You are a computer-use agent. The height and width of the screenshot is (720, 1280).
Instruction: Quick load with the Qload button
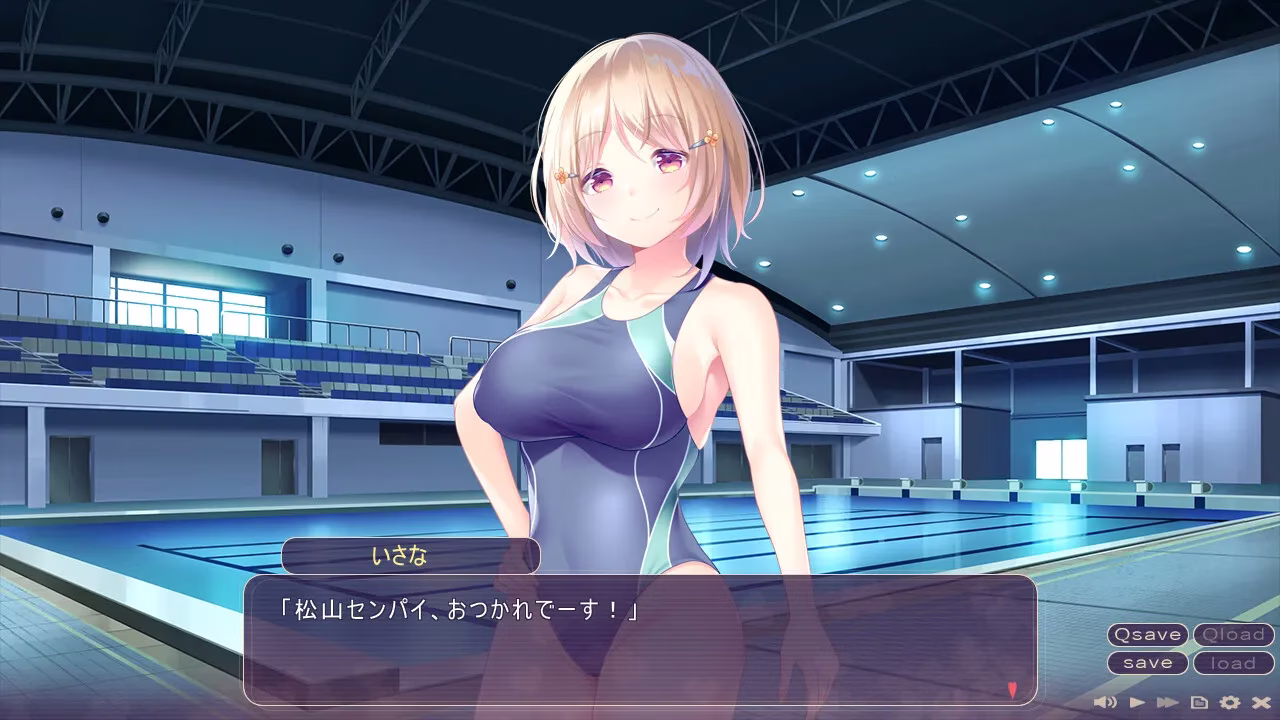tap(1233, 635)
